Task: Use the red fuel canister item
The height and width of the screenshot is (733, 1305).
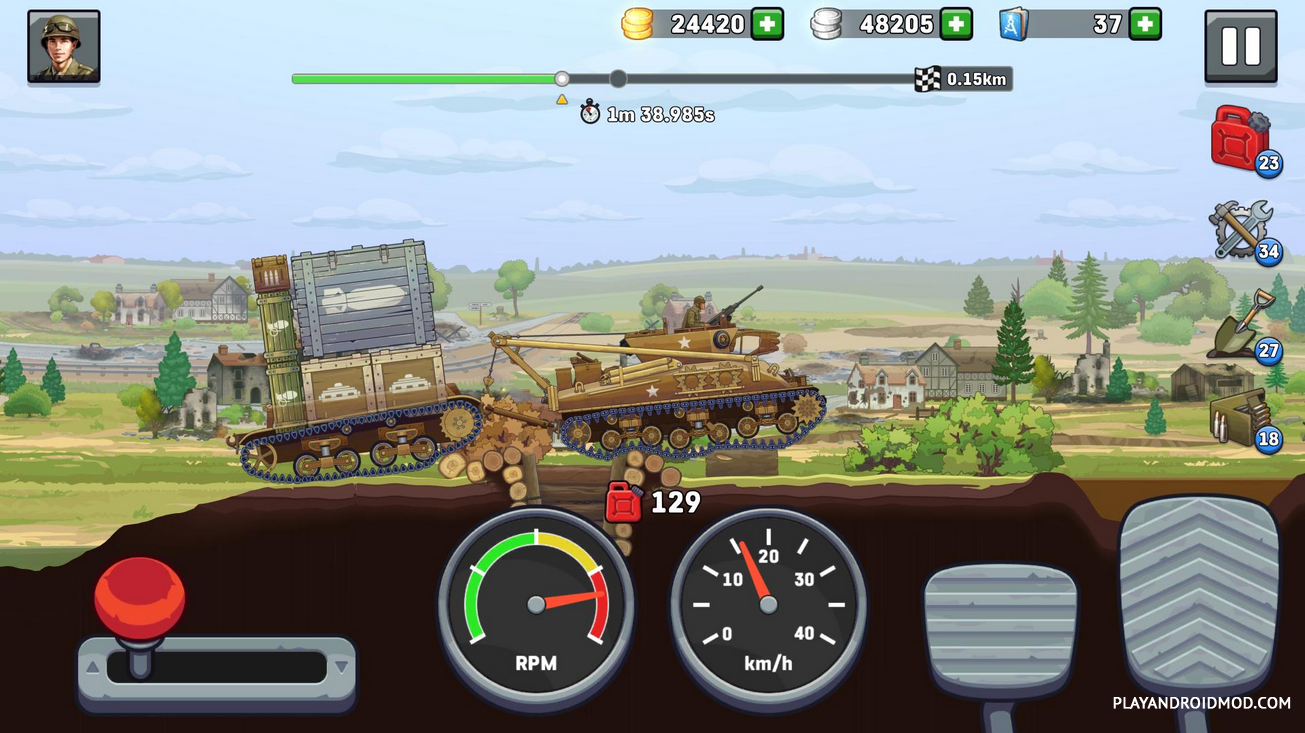Action: [x=1240, y=139]
